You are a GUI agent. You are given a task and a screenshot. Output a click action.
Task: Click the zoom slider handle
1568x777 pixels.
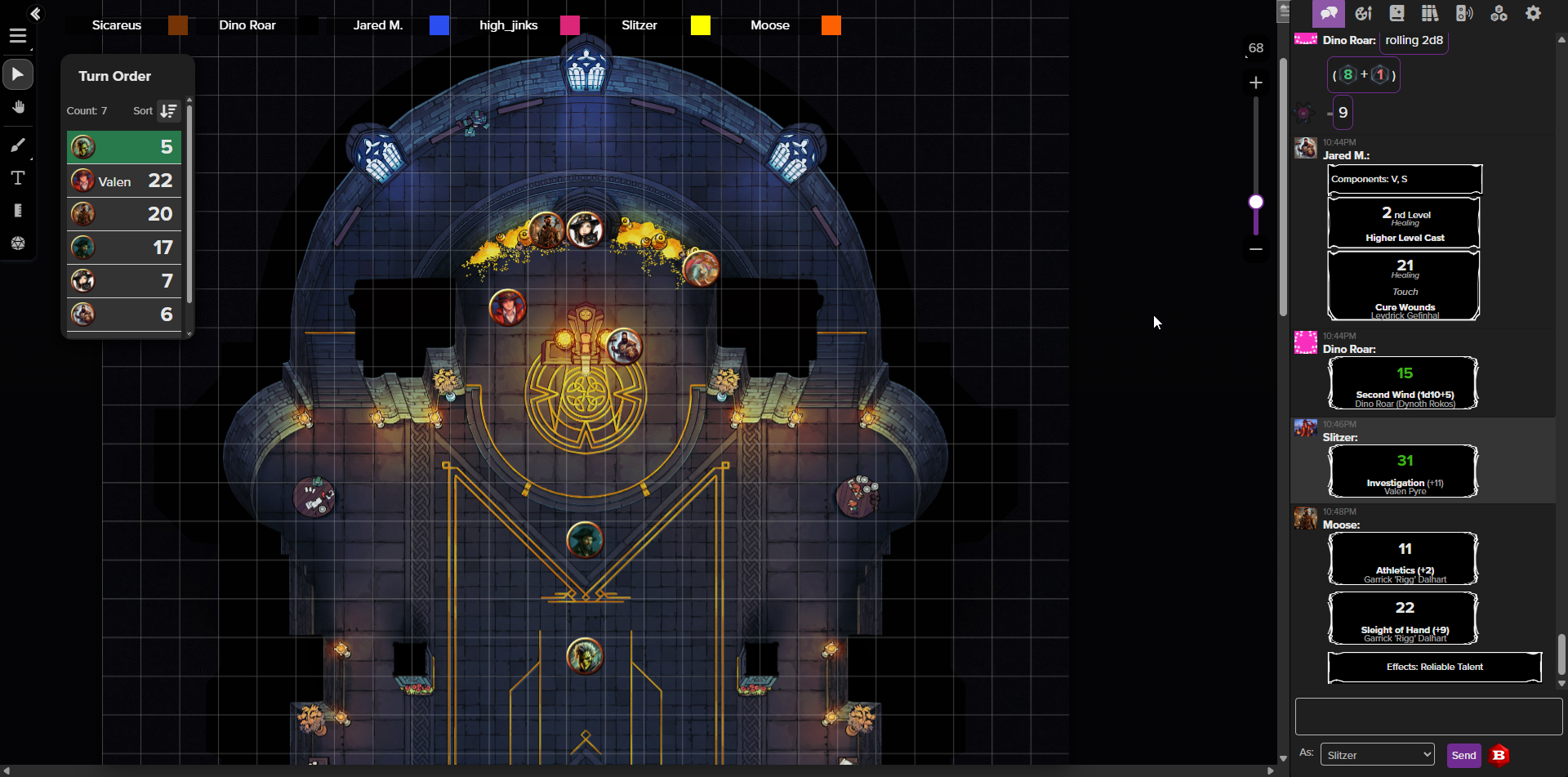1256,202
